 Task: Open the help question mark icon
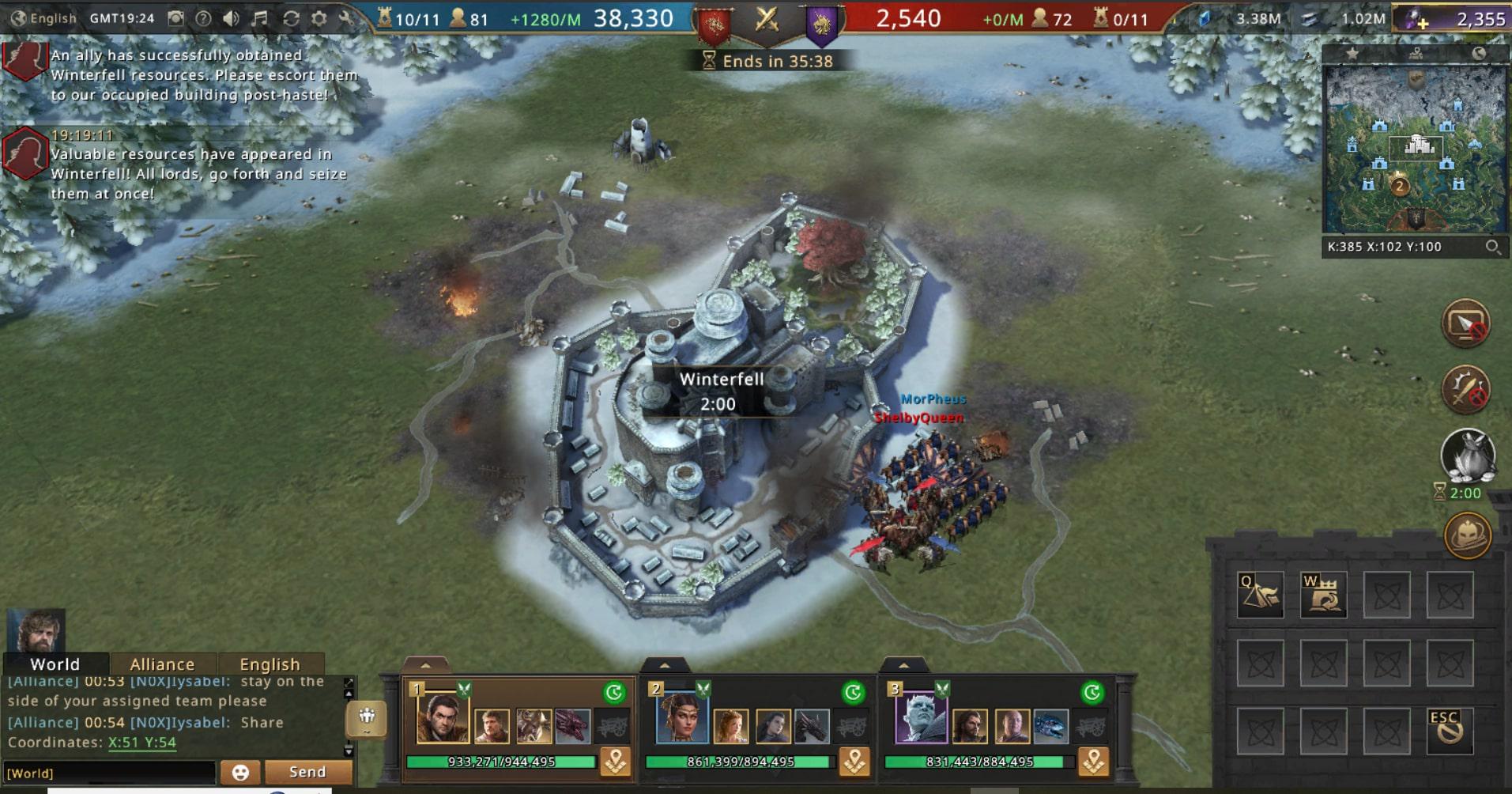click(203, 18)
